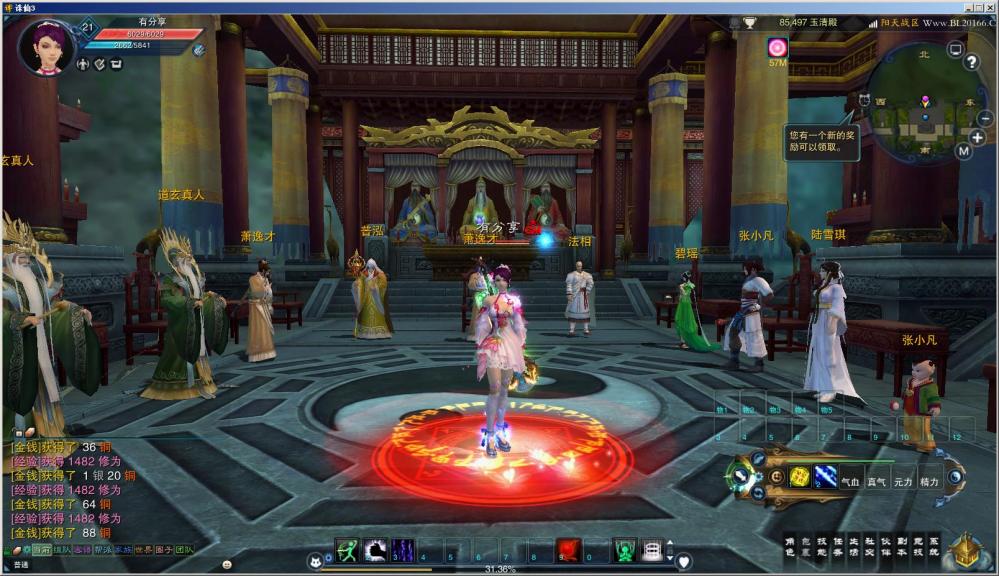This screenshot has height=576, width=999.
Task: Open the world map with the M button
Action: click(x=963, y=151)
